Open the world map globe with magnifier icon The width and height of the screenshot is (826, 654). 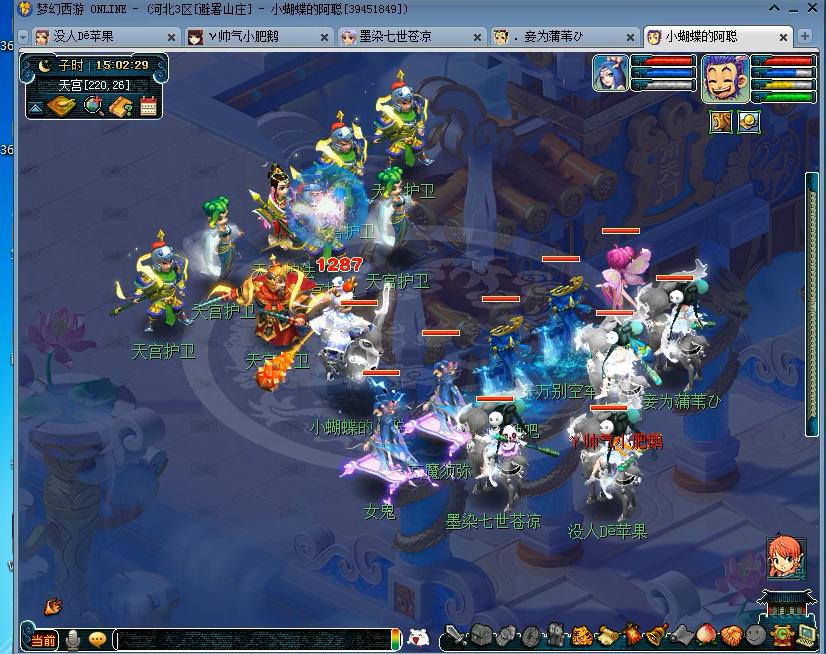pos(94,105)
